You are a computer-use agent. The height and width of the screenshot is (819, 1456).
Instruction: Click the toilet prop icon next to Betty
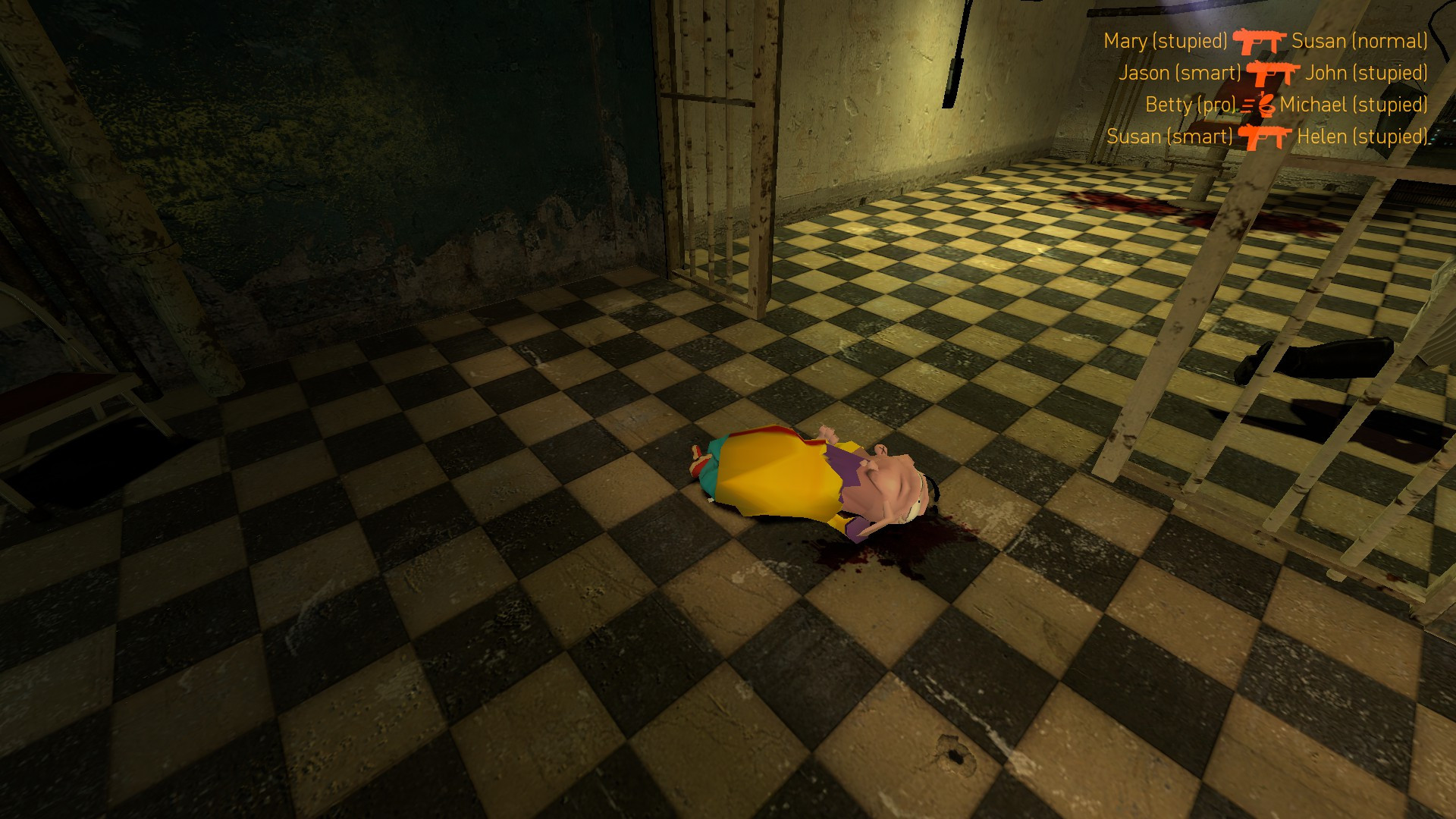point(1266,108)
